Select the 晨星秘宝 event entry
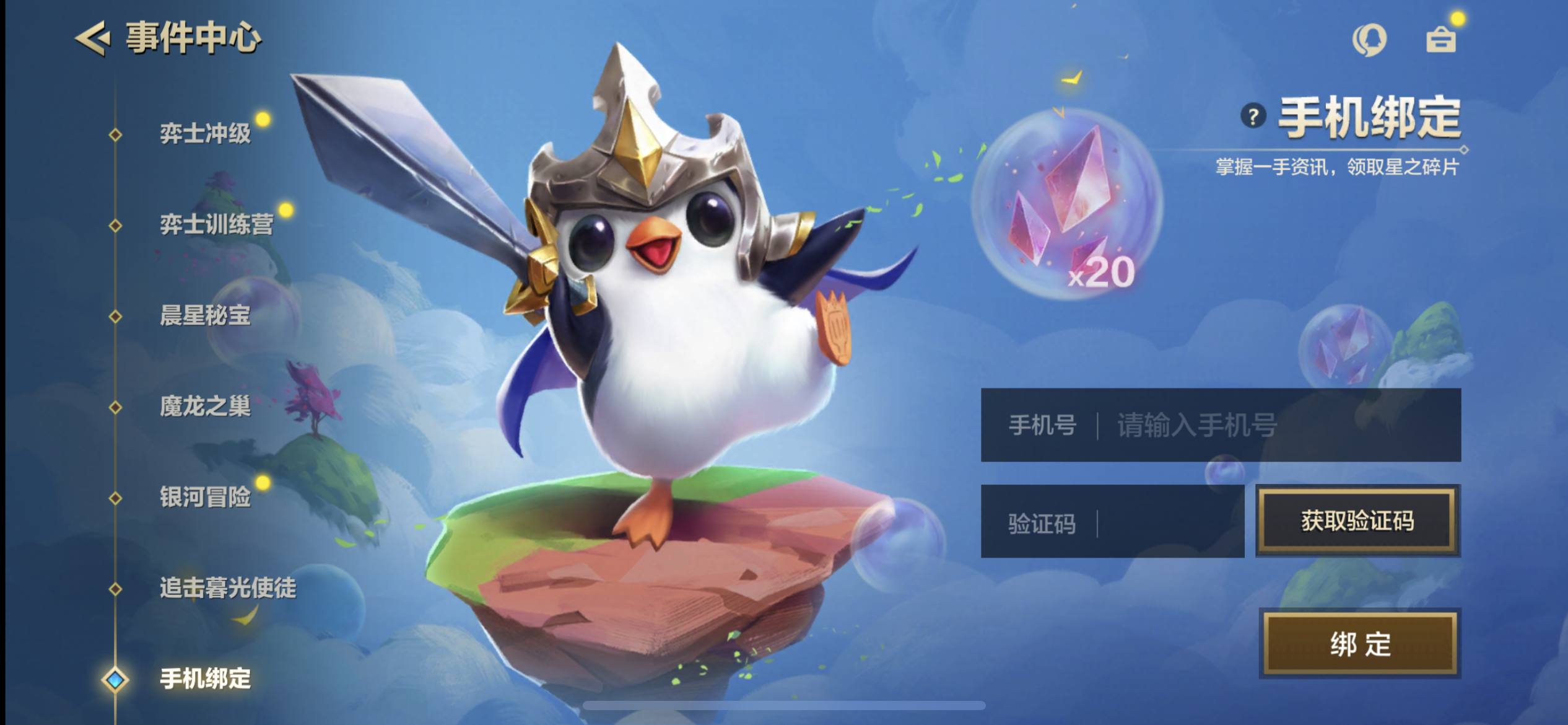Screen dimensions: 1568x725 205,315
